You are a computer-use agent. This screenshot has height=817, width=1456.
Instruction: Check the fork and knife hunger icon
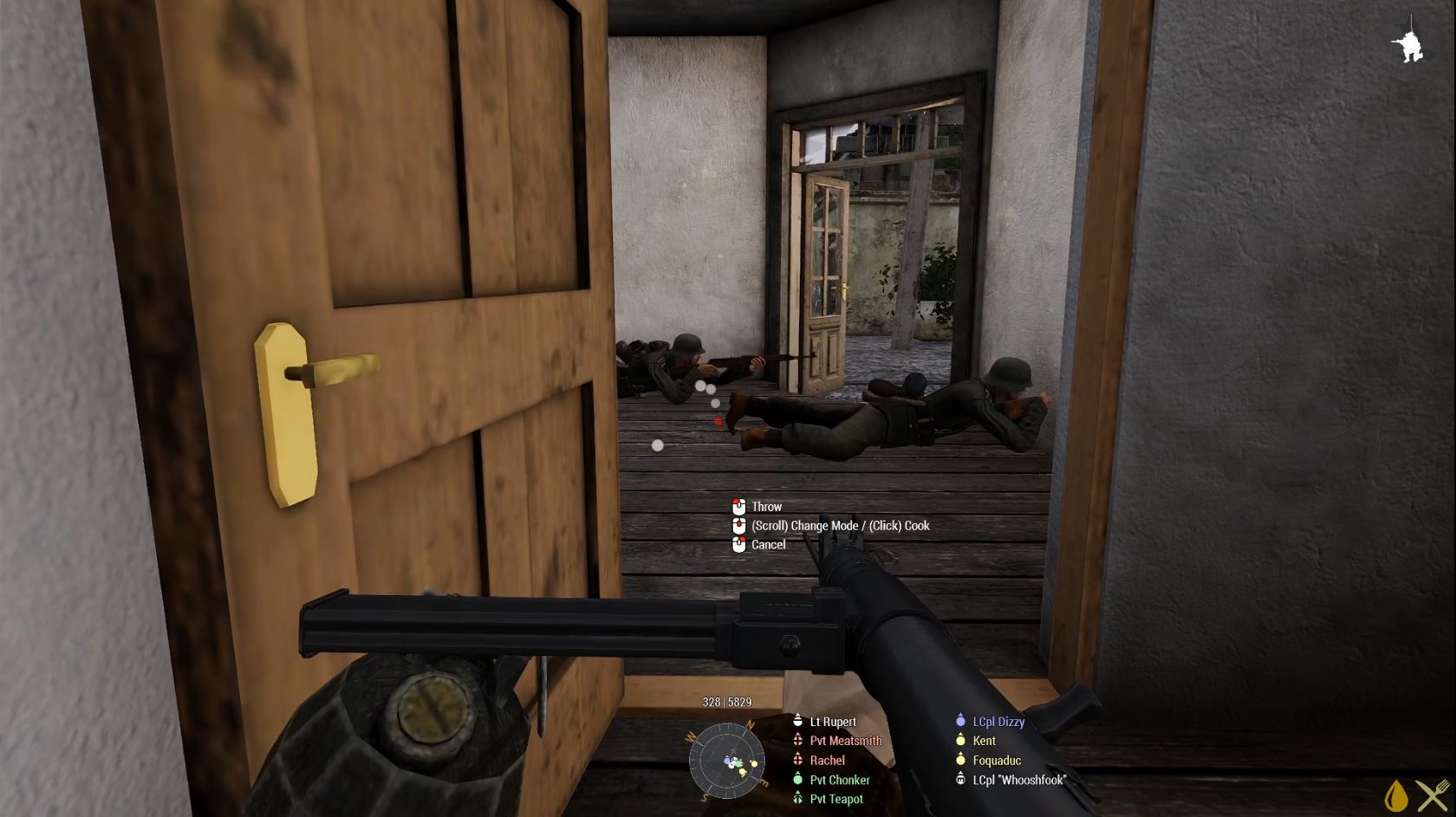1433,795
